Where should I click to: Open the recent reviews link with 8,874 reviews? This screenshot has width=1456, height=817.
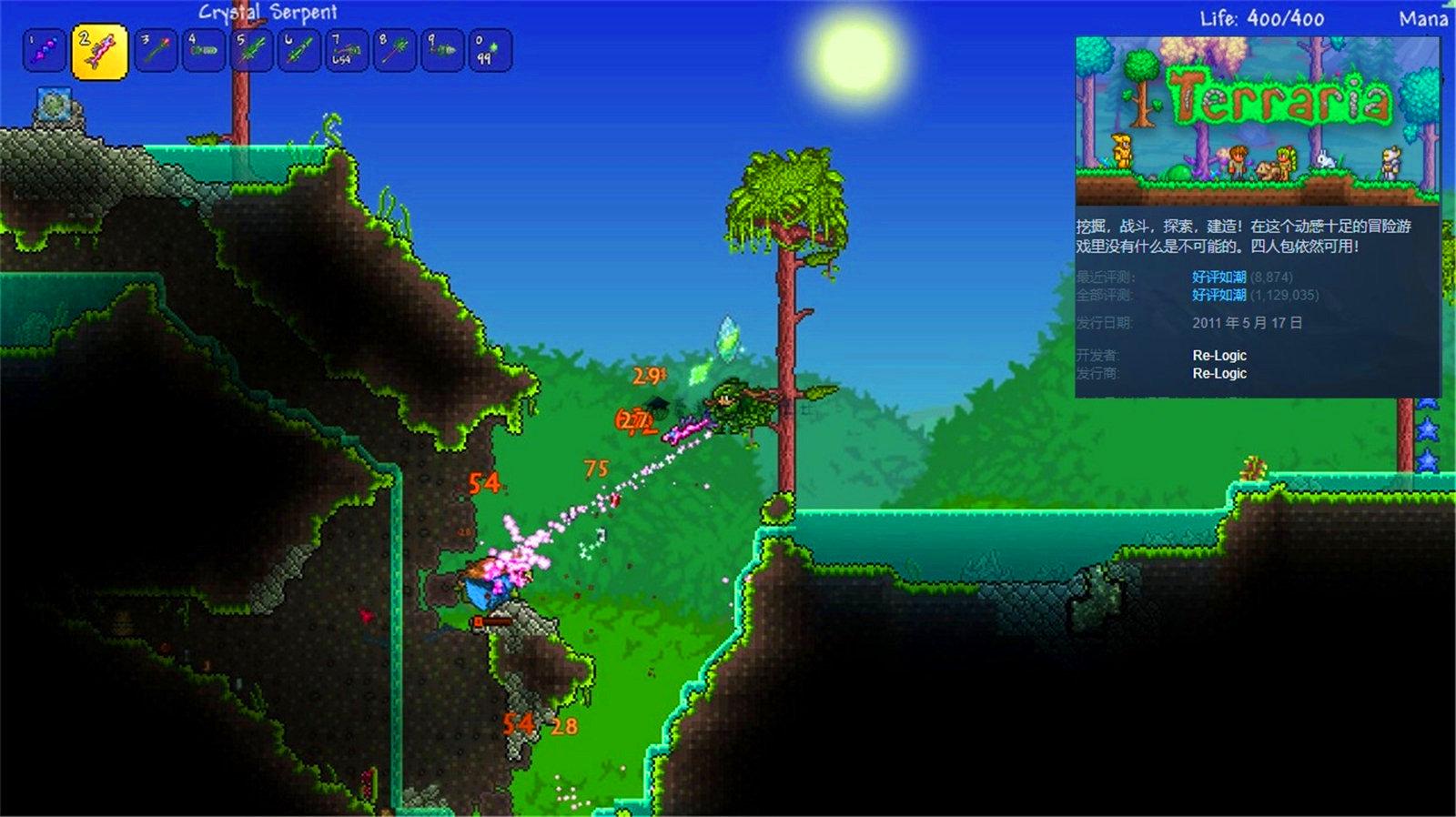click(1218, 277)
